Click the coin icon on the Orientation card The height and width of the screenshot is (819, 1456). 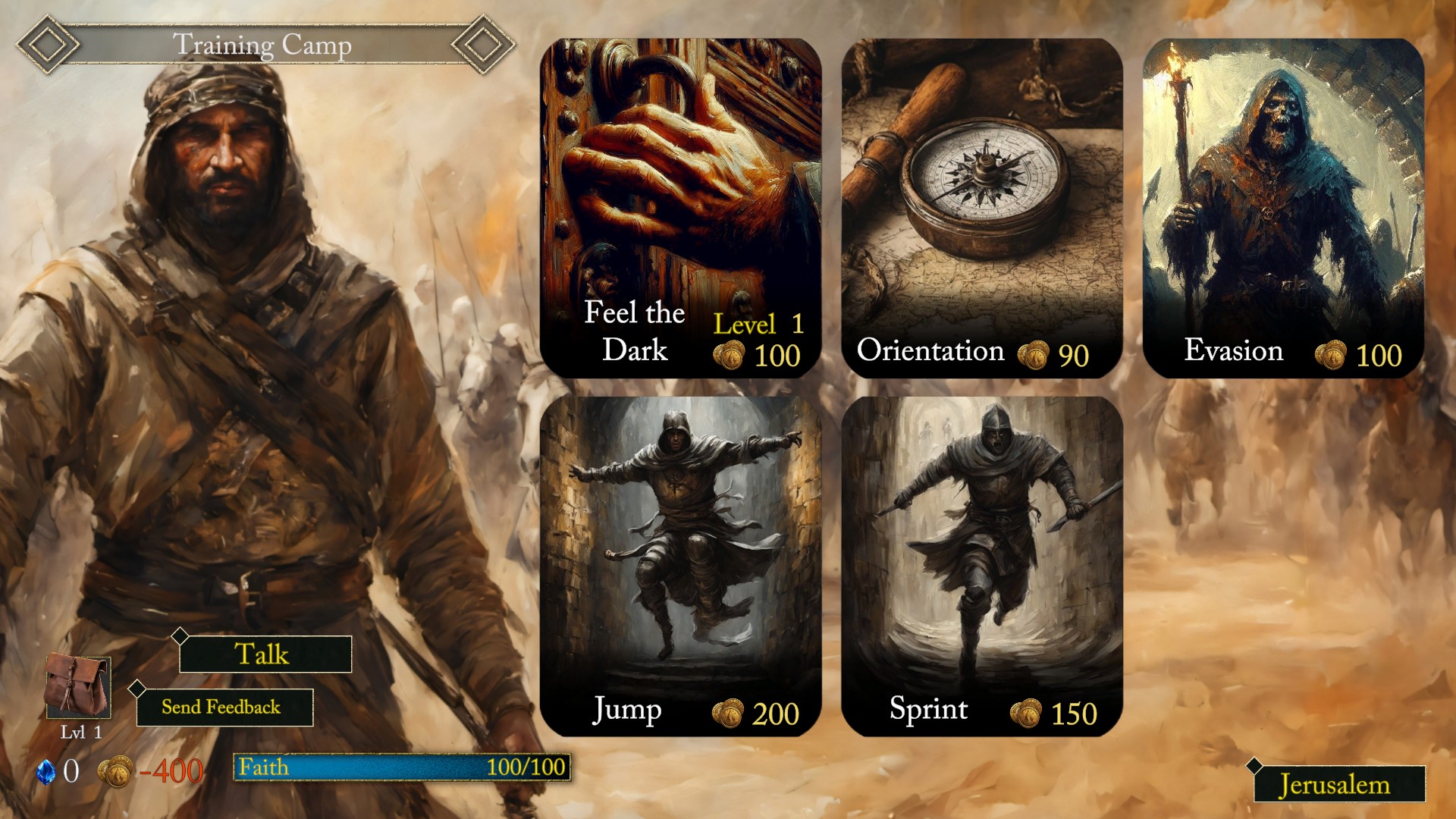[1033, 353]
